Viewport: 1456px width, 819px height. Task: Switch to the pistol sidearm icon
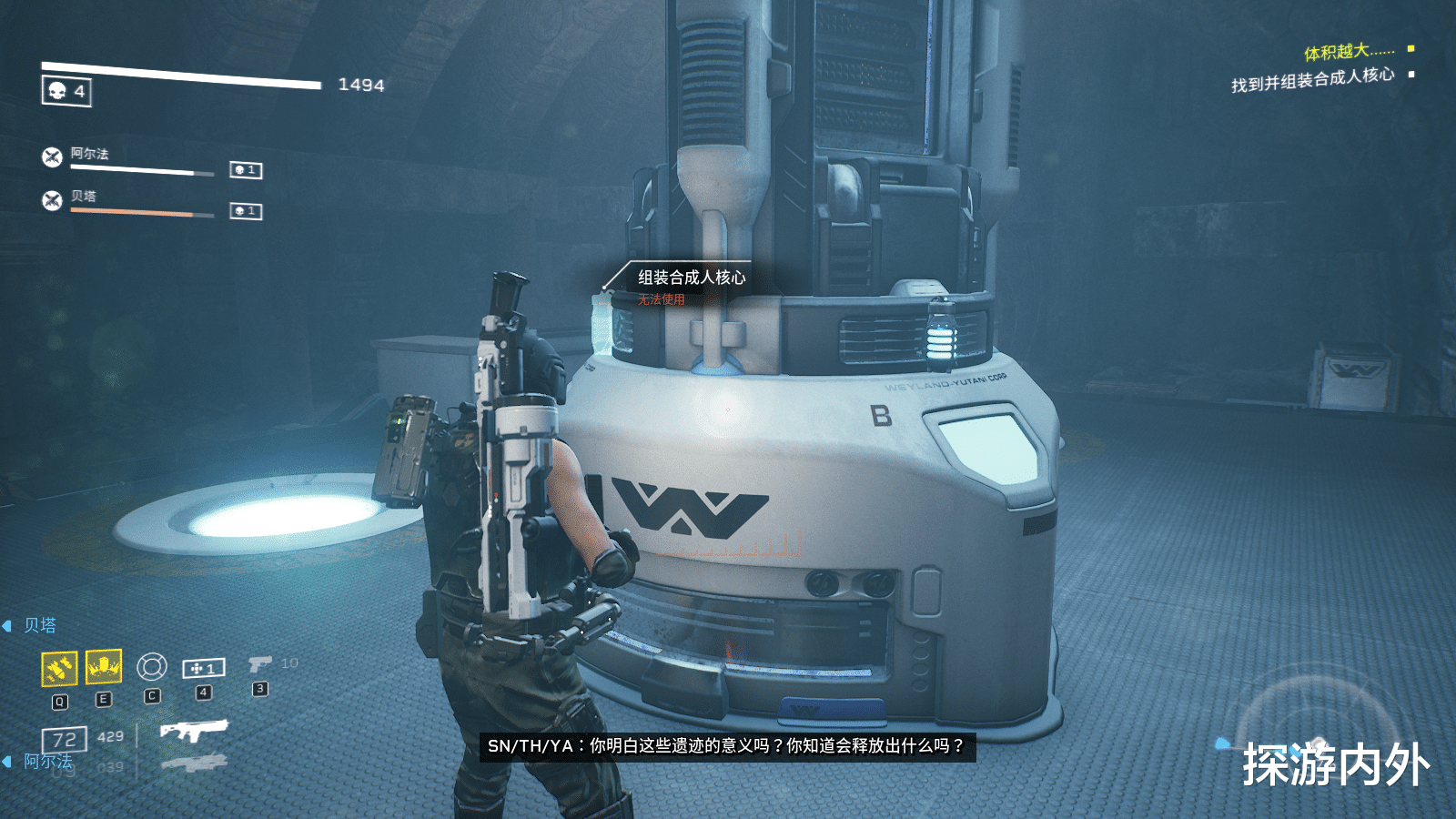(259, 665)
